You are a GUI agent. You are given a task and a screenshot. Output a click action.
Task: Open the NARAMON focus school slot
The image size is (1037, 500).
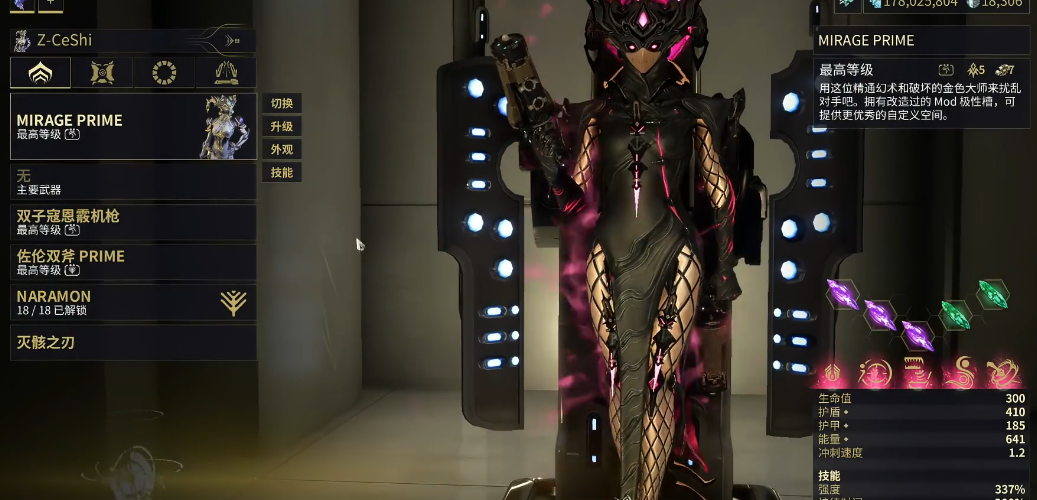coord(133,302)
